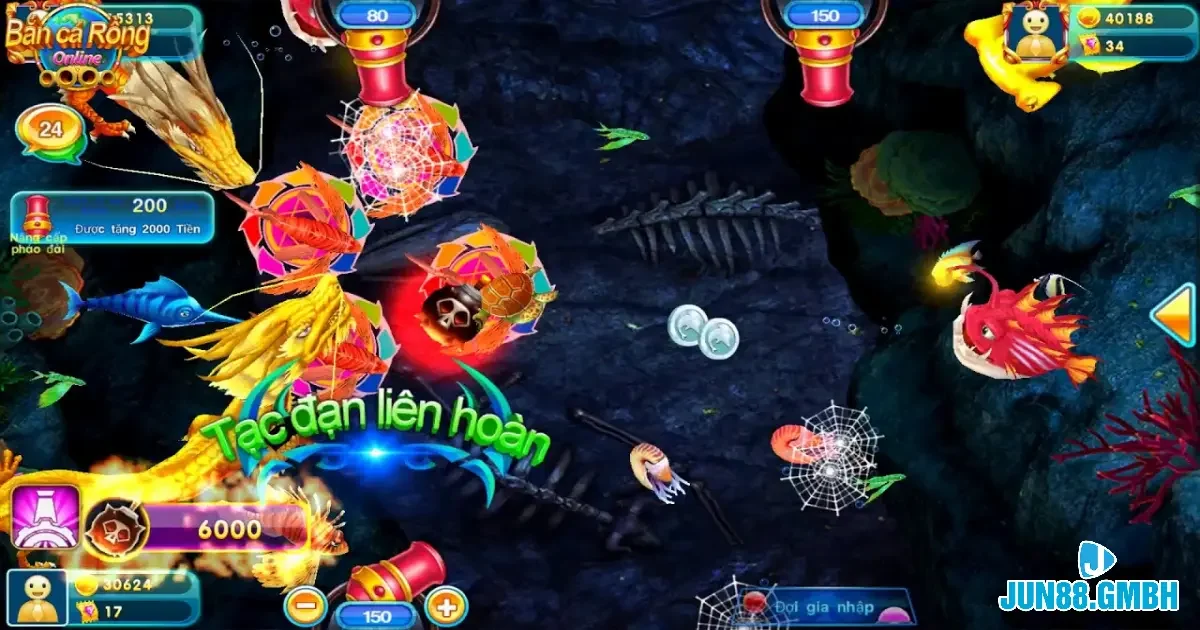Click the Bắn cá Rồng Online logo
Viewport: 1200px width, 630px height.
(76, 40)
